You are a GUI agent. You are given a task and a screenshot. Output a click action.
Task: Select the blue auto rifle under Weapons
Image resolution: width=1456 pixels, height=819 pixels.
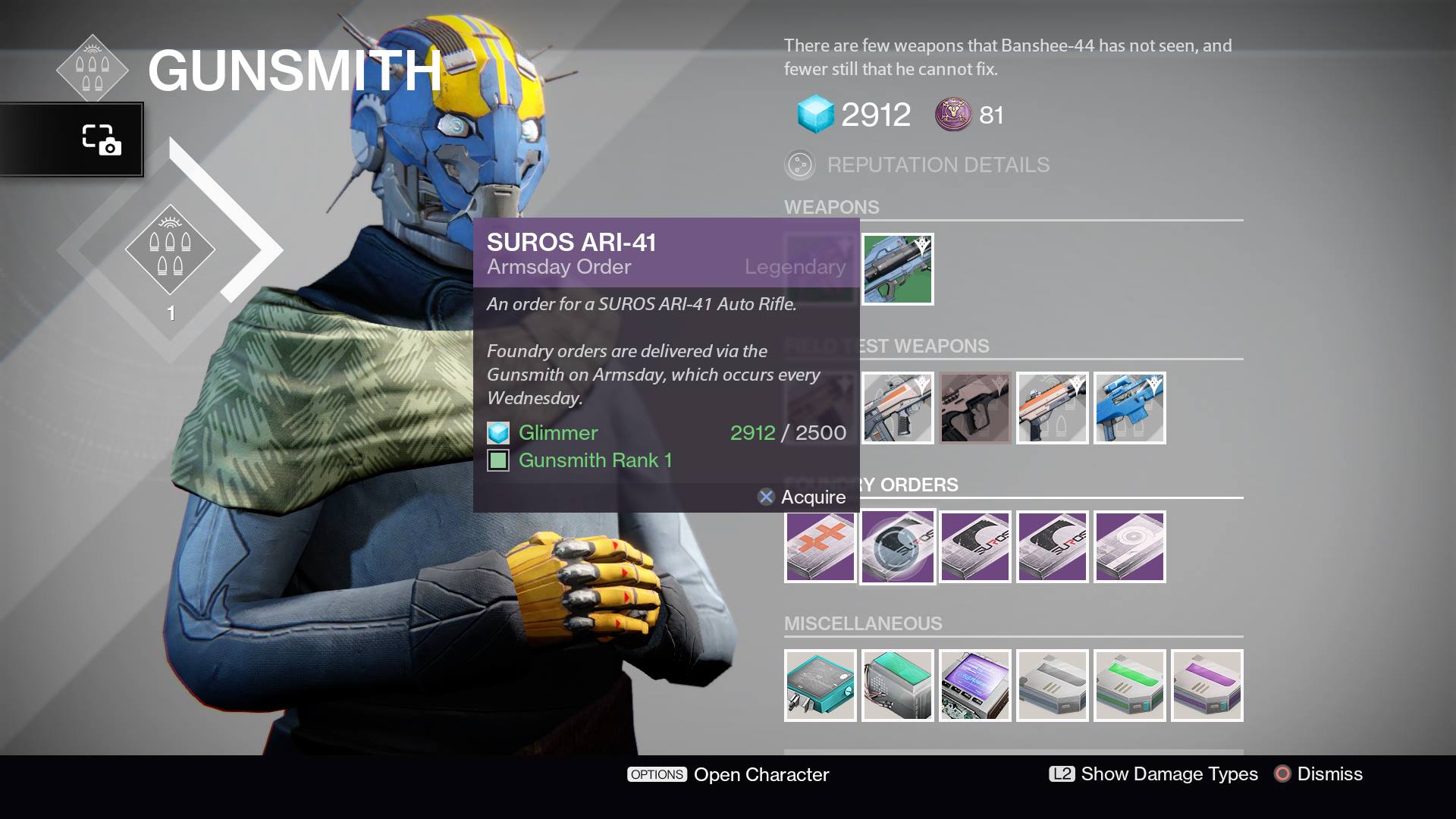pos(897,269)
